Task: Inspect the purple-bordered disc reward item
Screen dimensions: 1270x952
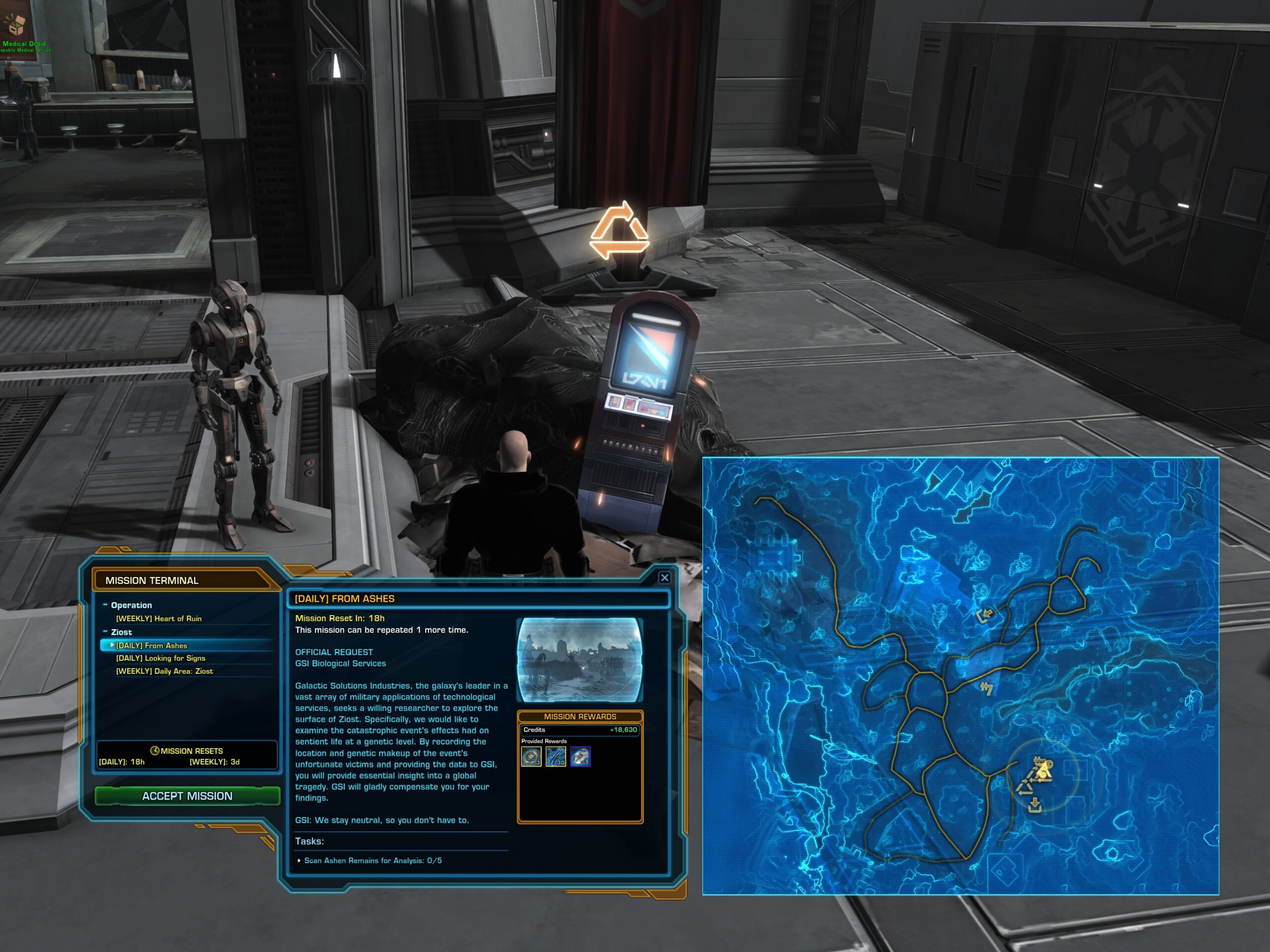Action: pos(580,756)
